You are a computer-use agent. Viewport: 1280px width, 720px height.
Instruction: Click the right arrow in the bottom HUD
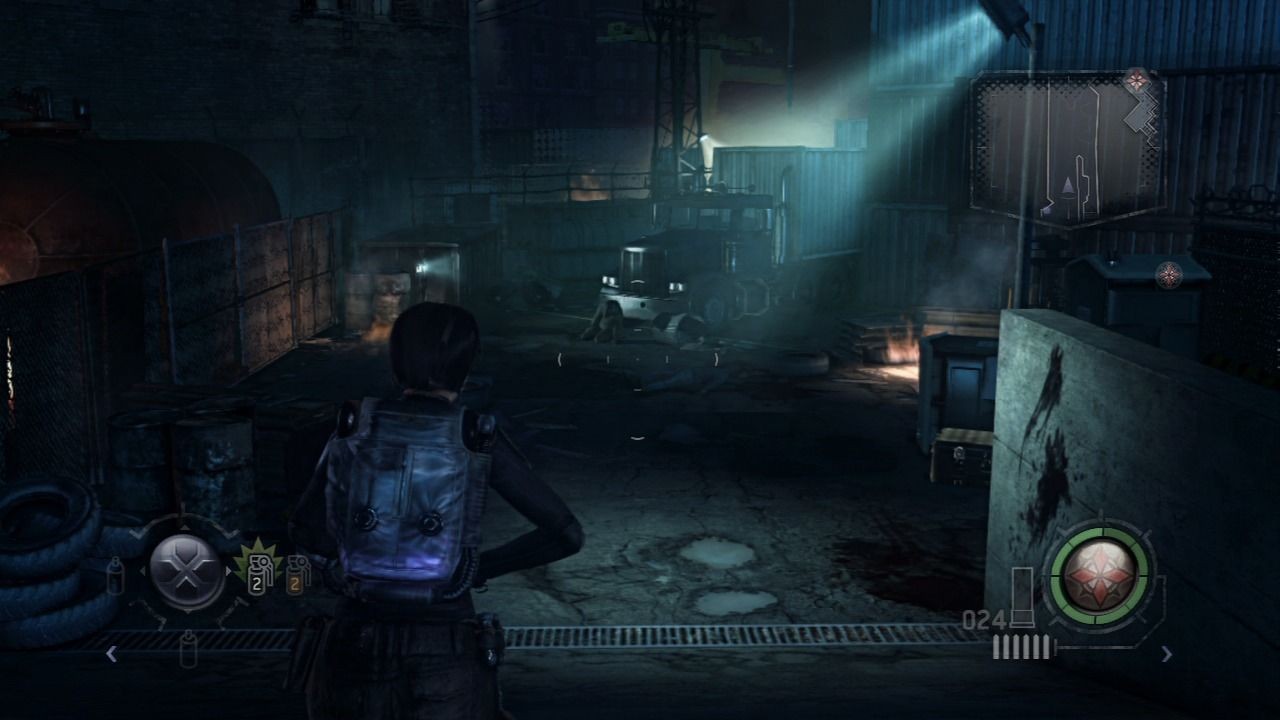[x=1167, y=654]
